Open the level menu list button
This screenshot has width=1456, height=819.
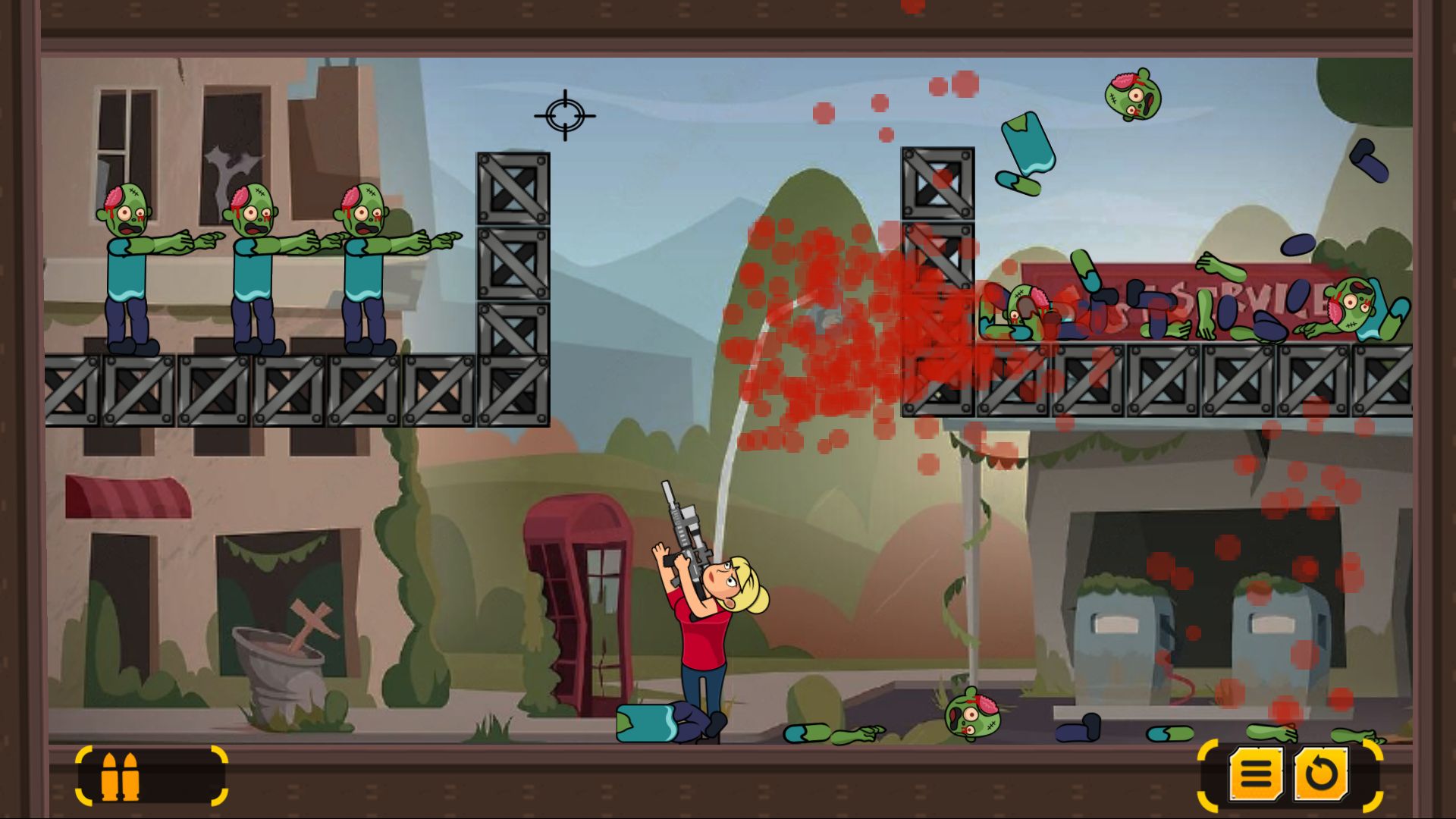click(1256, 773)
